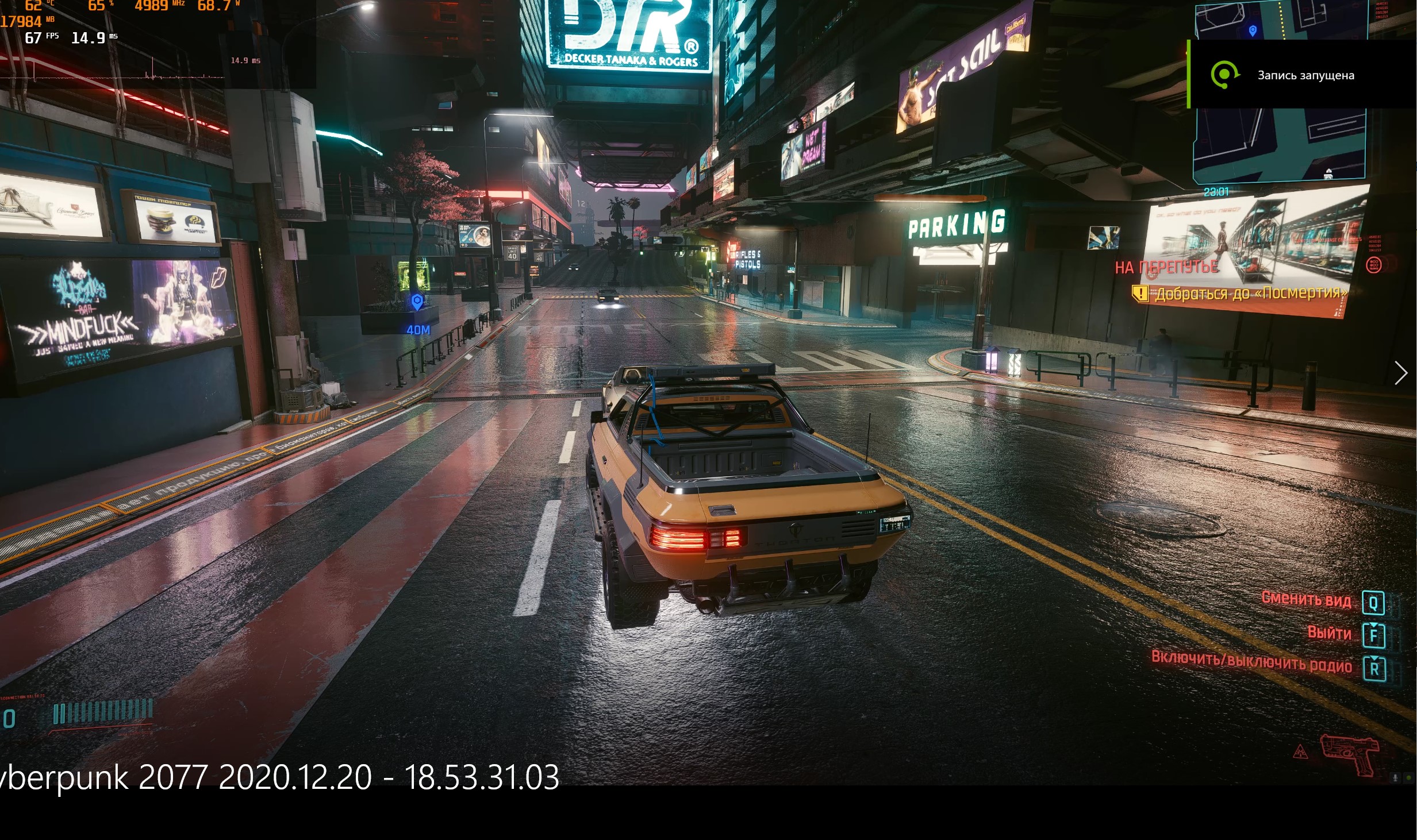
Task: Click the blue 40M waypoint marker
Action: (417, 302)
